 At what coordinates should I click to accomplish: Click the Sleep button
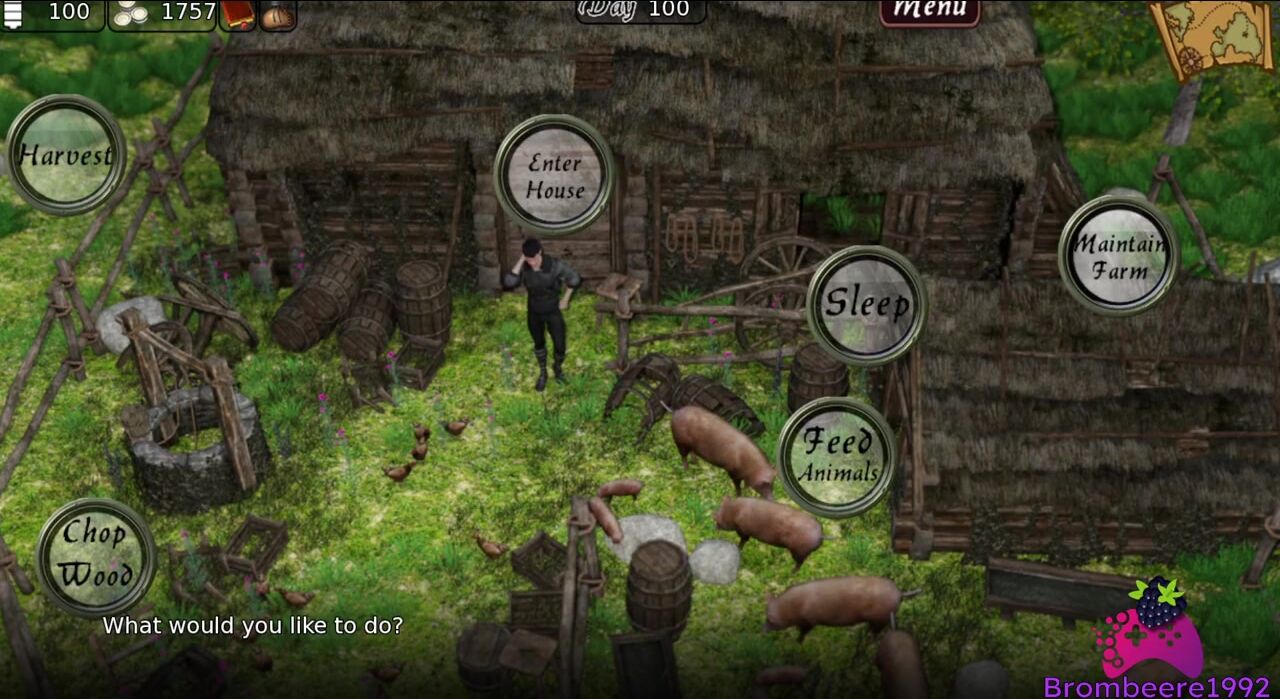click(866, 305)
